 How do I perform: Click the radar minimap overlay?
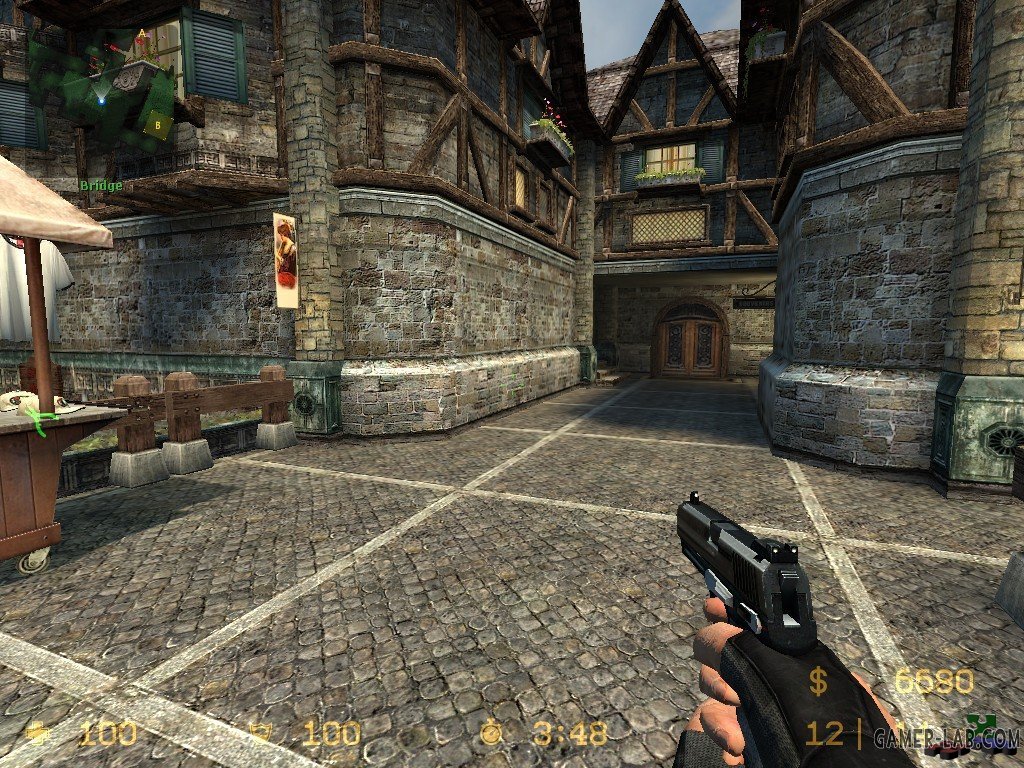point(100,88)
